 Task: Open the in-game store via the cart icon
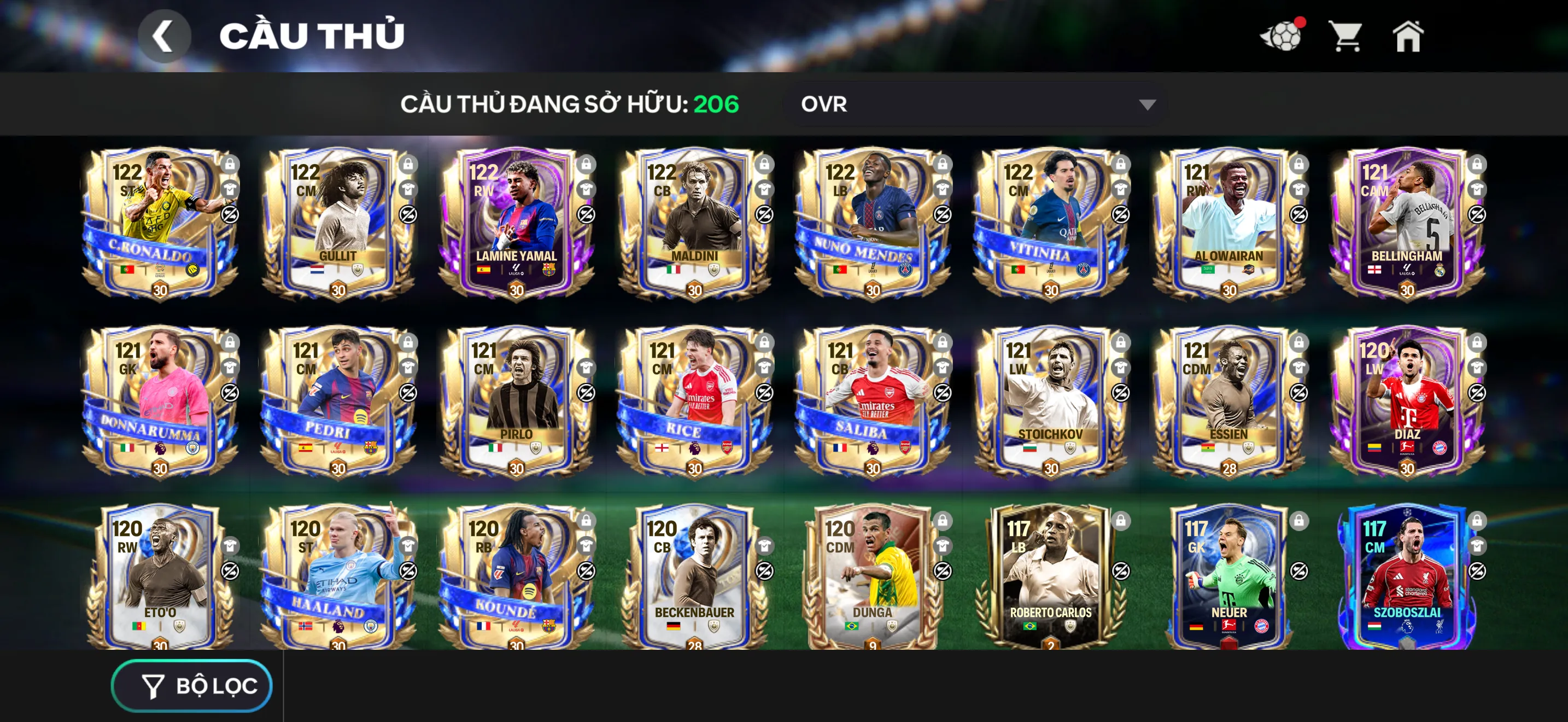[x=1347, y=38]
